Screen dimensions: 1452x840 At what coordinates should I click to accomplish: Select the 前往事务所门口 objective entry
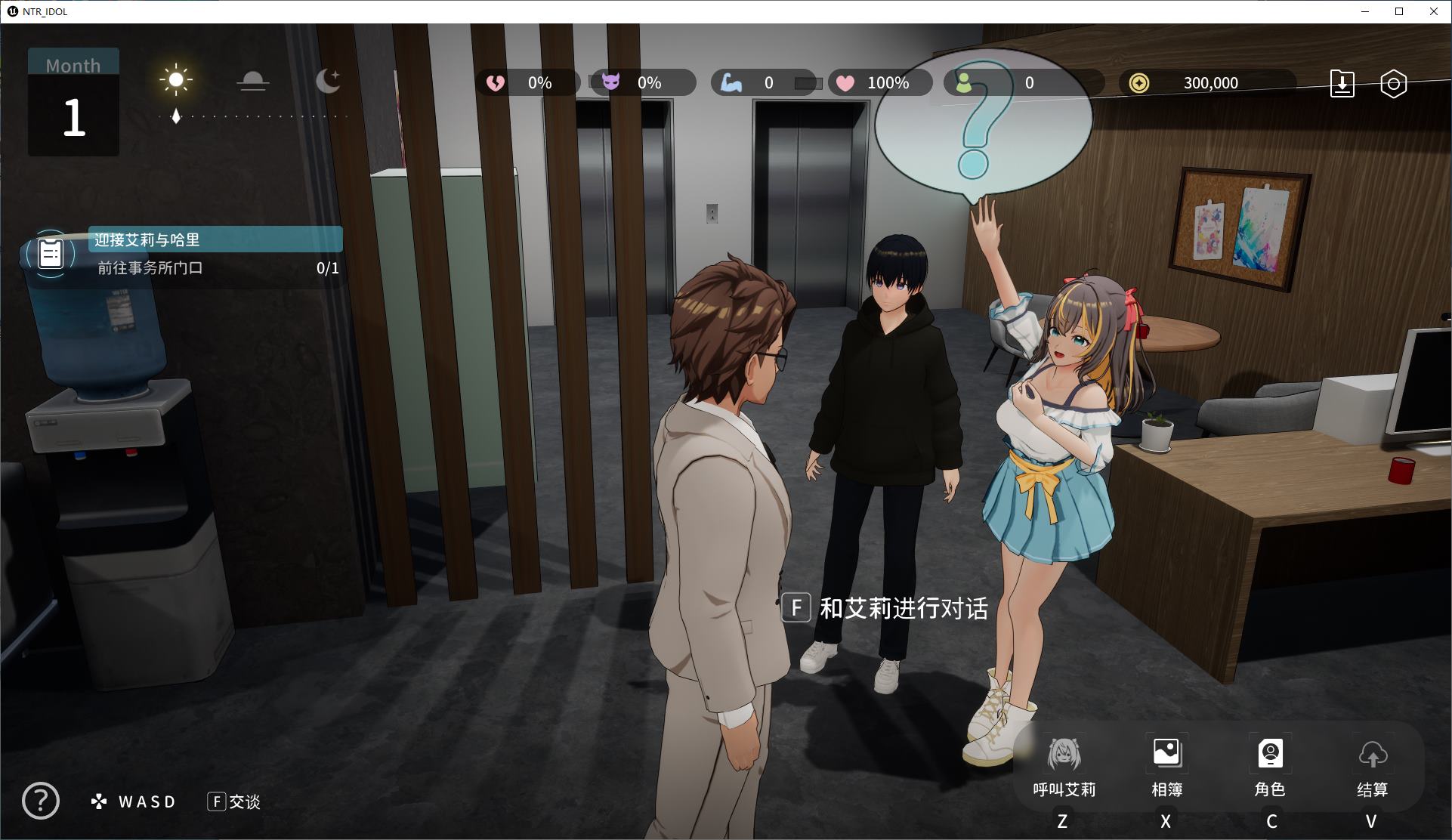point(151,267)
